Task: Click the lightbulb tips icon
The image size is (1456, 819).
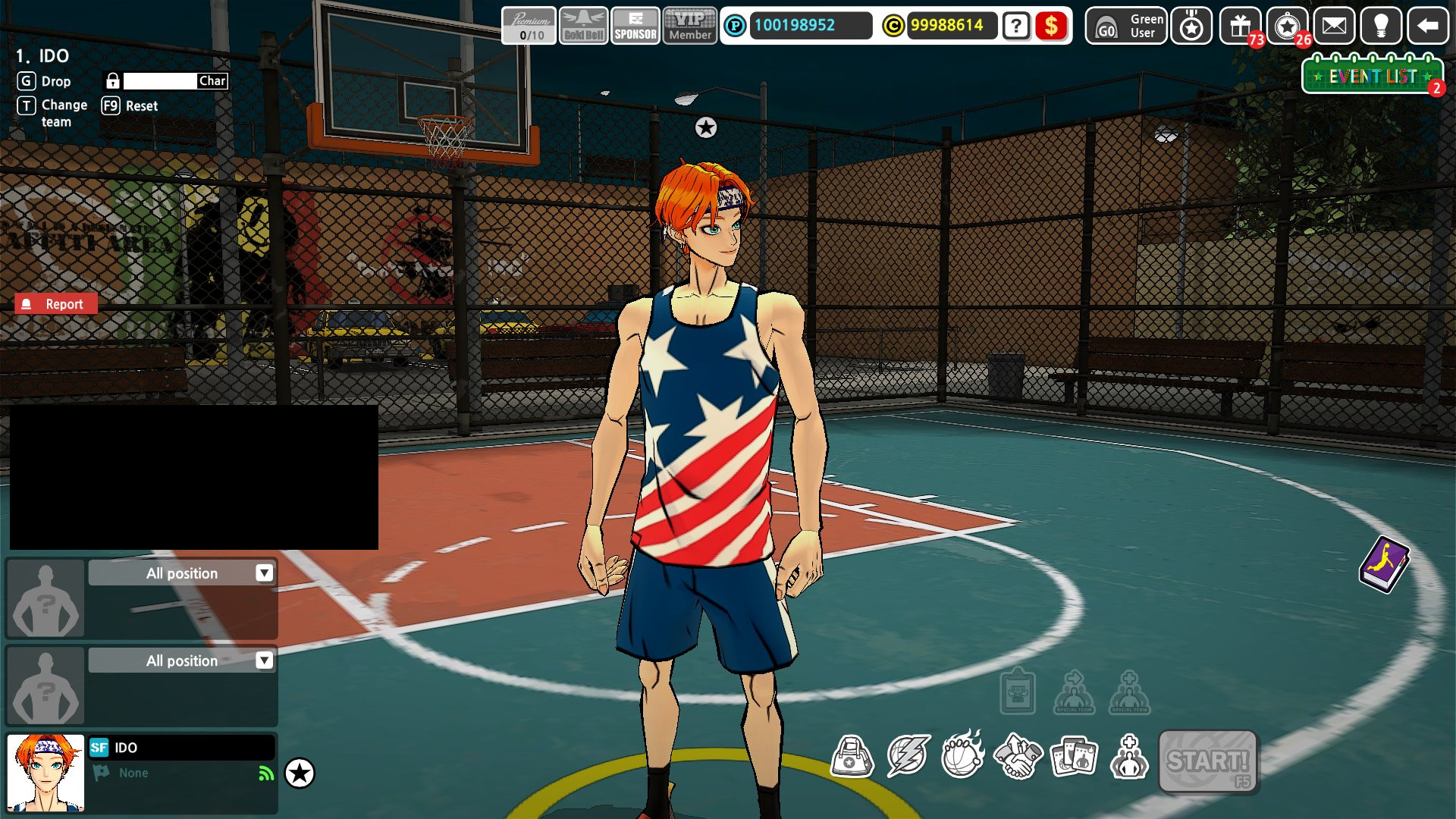Action: (x=1382, y=27)
